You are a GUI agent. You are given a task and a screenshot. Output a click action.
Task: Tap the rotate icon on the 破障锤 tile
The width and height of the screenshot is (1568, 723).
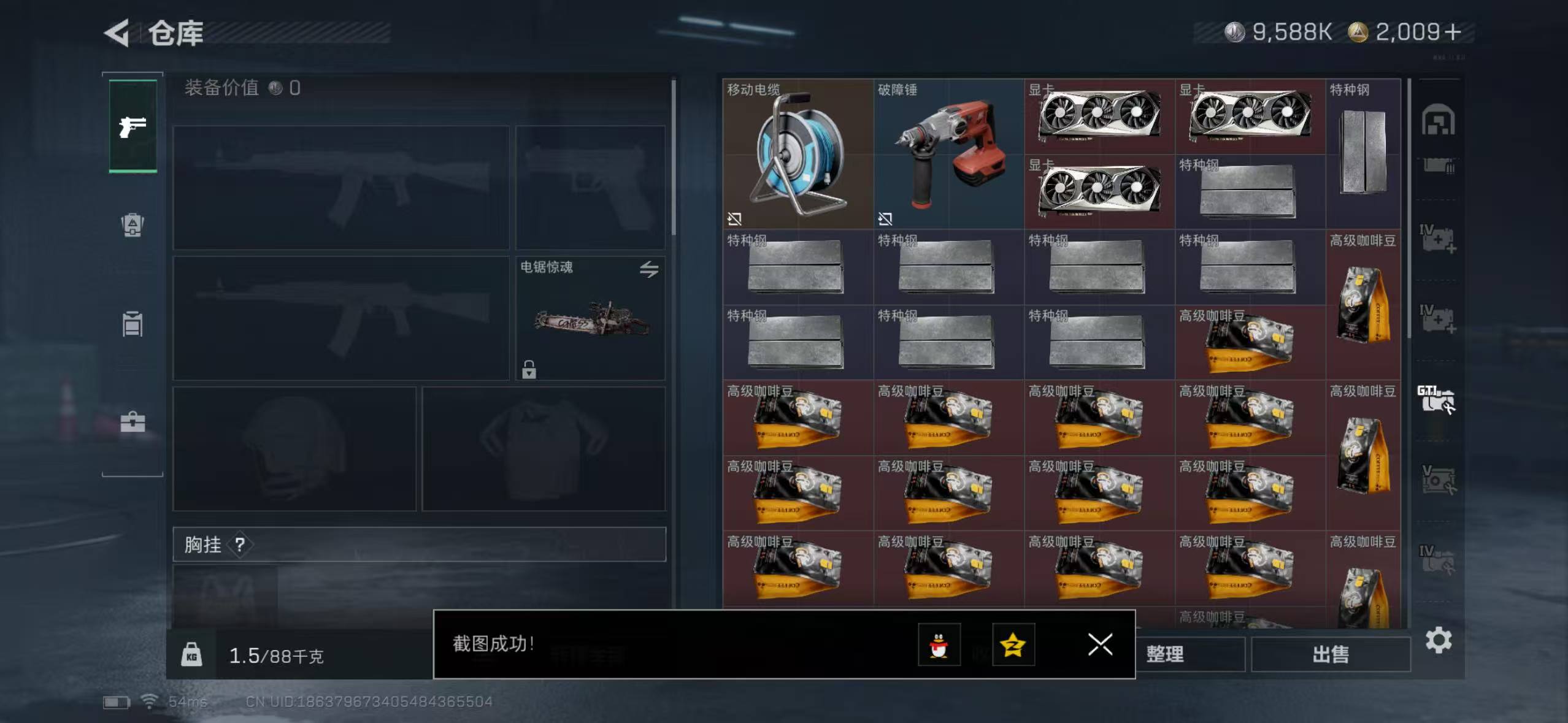886,218
